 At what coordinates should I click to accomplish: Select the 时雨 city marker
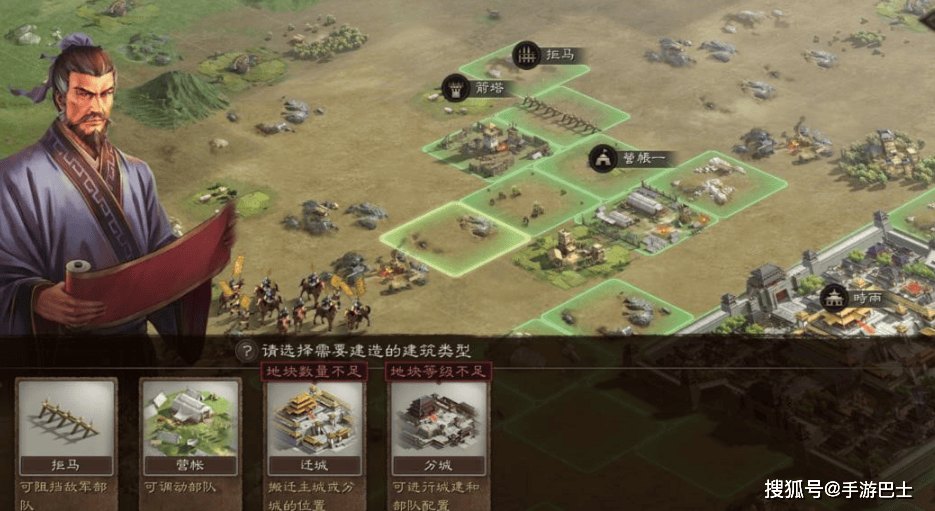[x=835, y=297]
